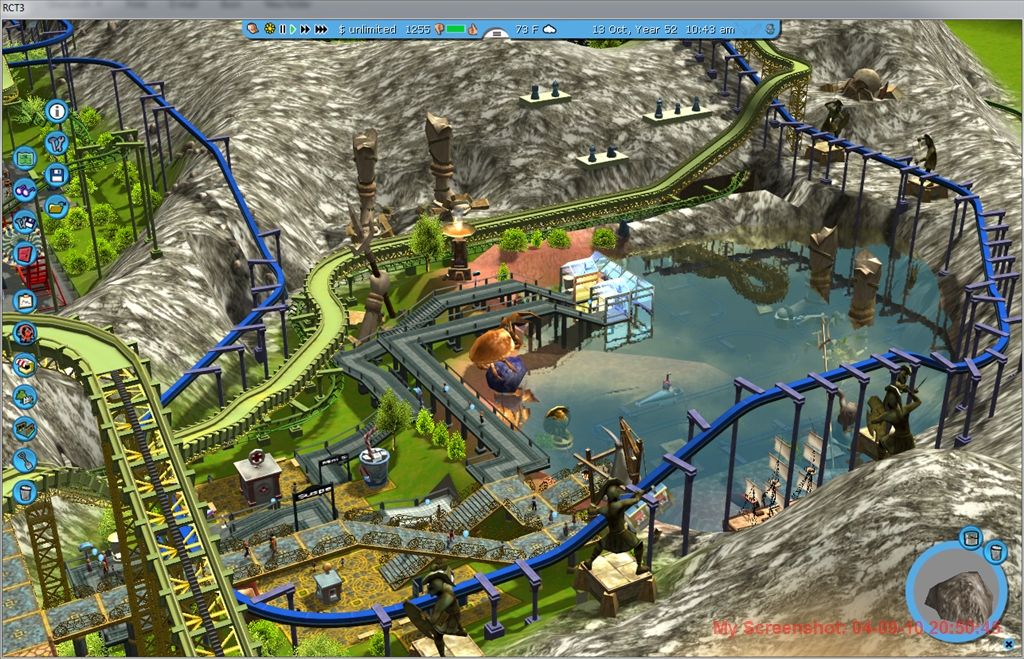This screenshot has height=659, width=1024.
Task: Open the info button on the left panel
Action: pos(56,111)
